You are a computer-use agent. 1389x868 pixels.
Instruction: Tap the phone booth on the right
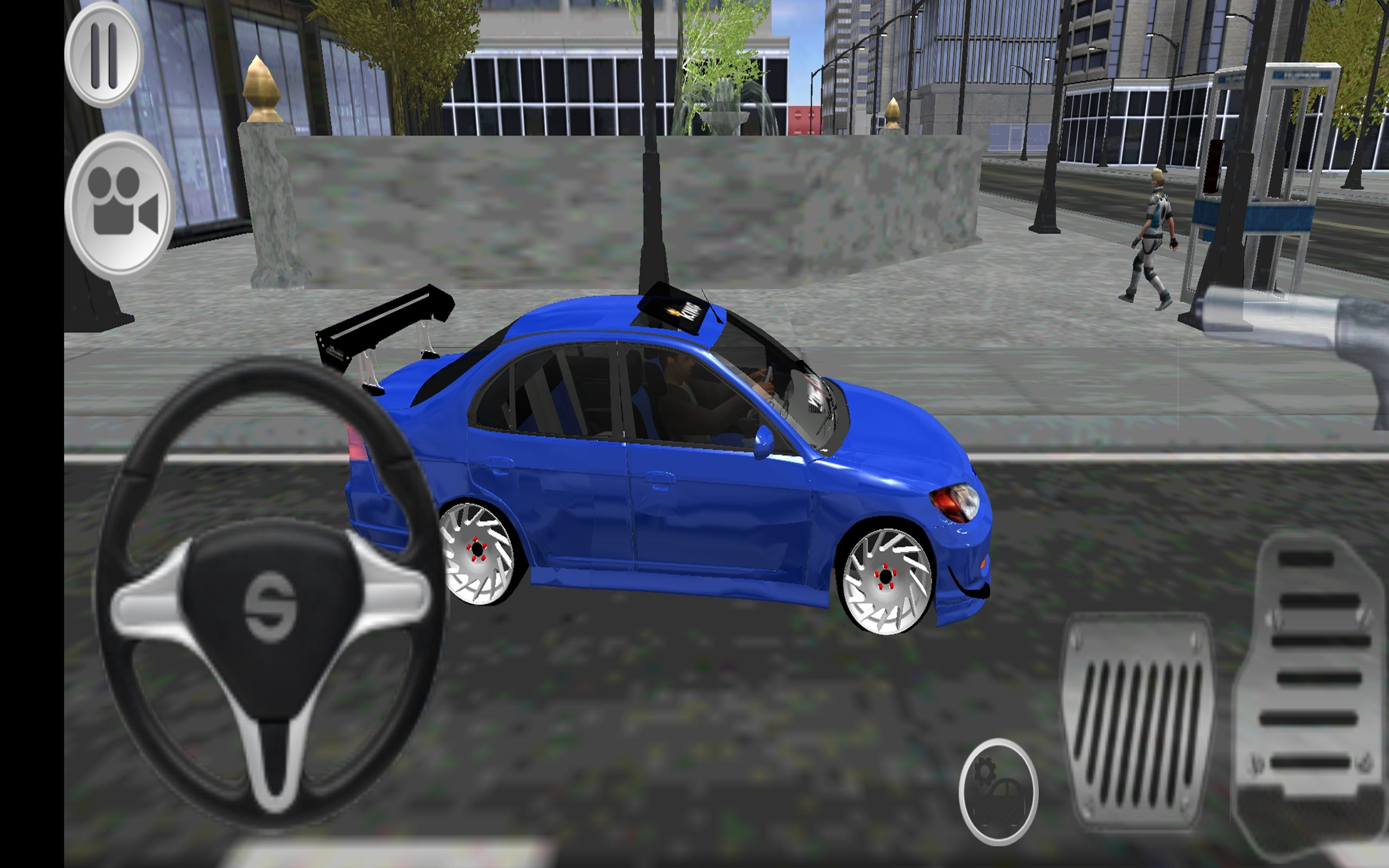pos(1286,172)
